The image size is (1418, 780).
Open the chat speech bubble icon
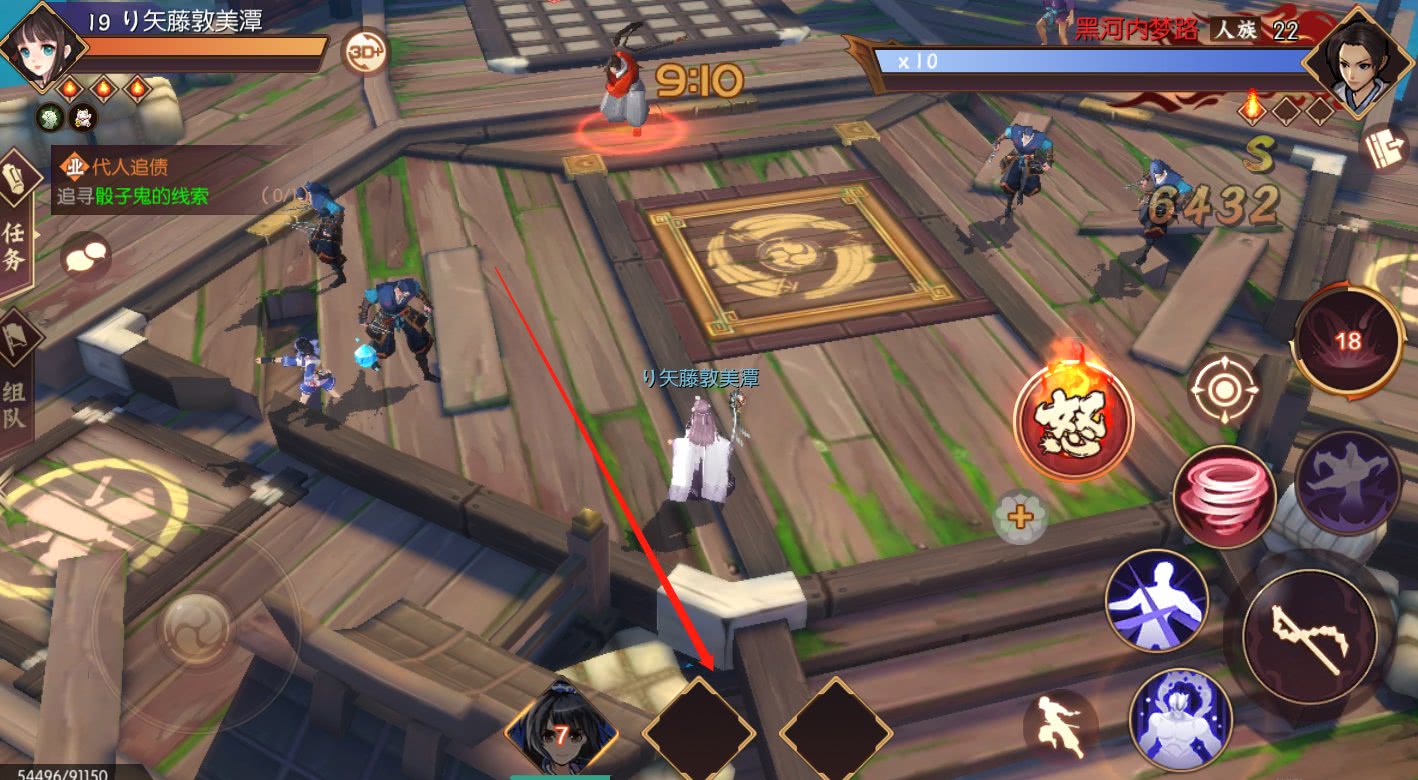pos(85,257)
